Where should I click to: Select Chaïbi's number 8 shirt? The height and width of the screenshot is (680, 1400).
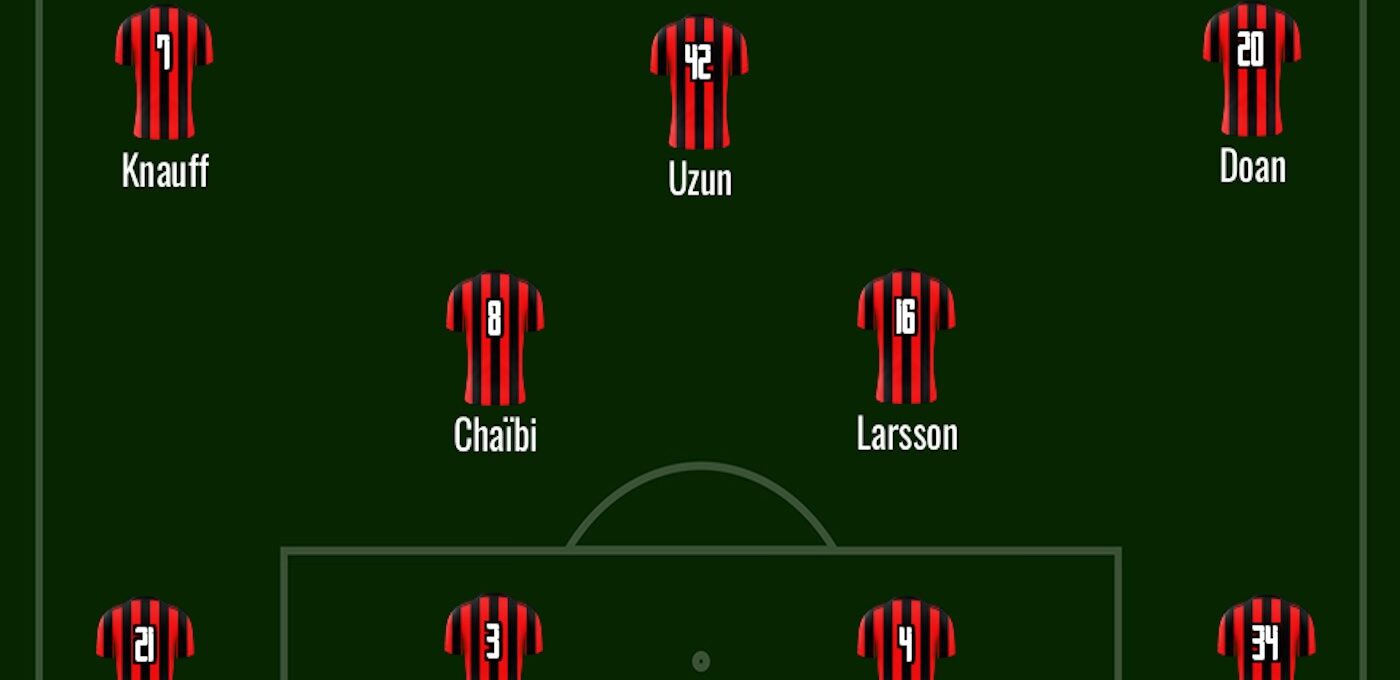495,336
